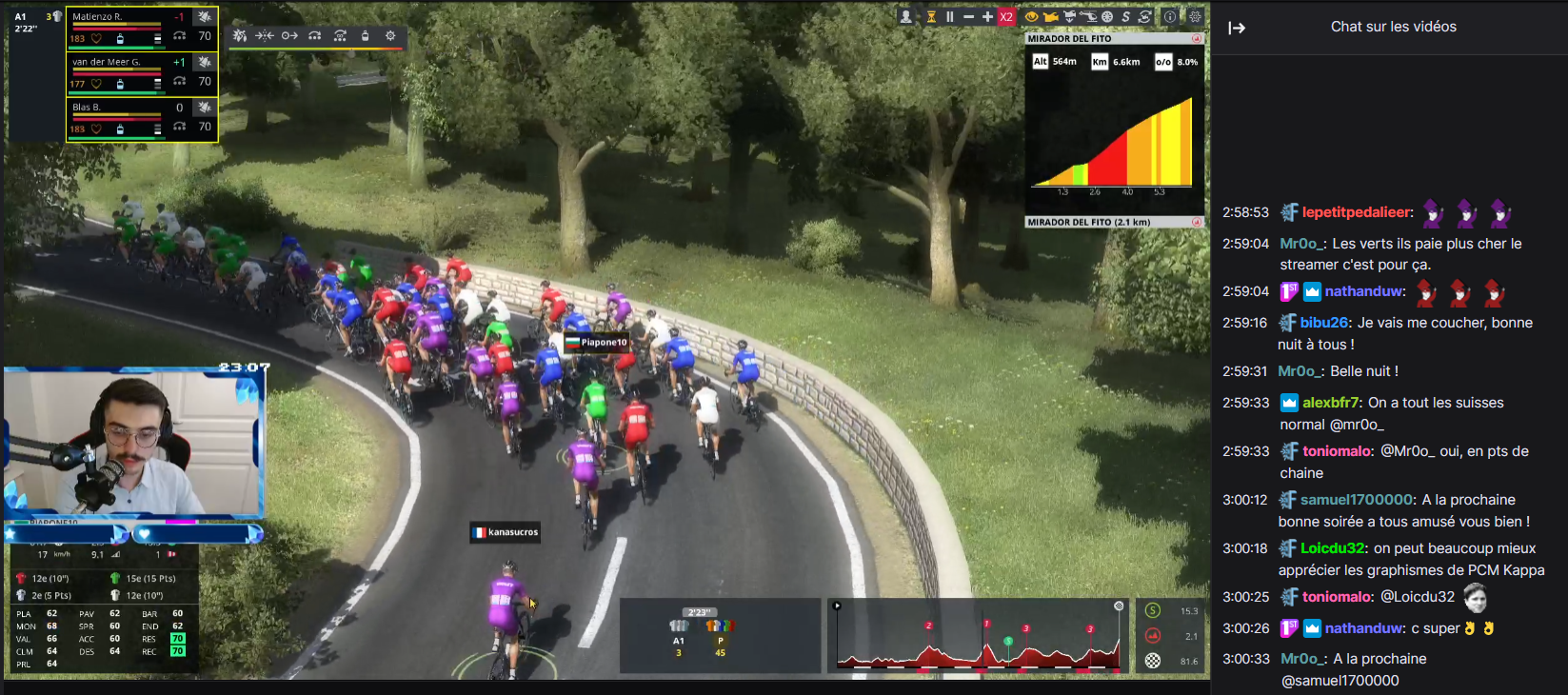1568x695 pixels.
Task: Select the Piapone10 rider name tag
Action: click(597, 343)
